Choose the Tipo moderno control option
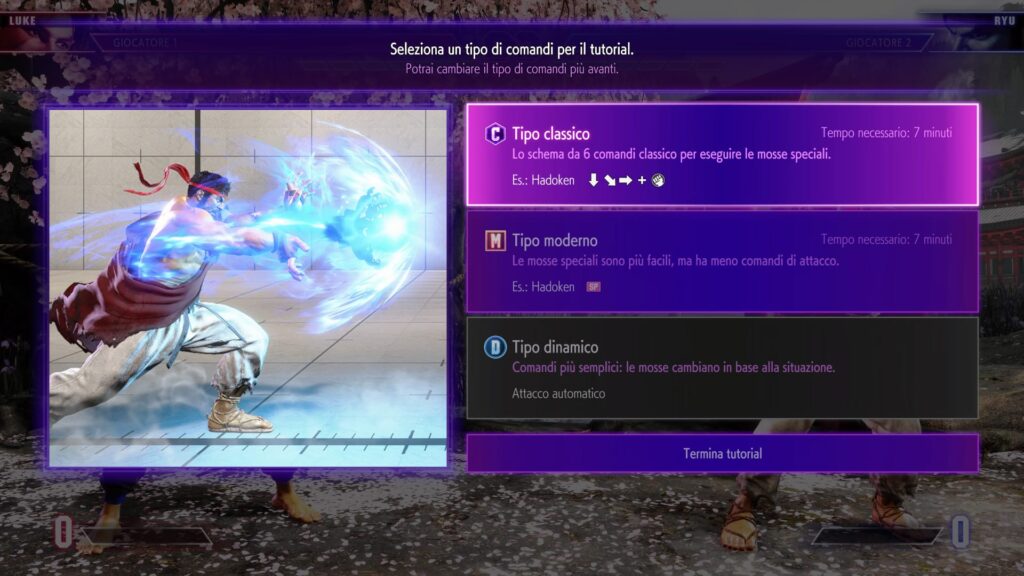 pos(722,261)
